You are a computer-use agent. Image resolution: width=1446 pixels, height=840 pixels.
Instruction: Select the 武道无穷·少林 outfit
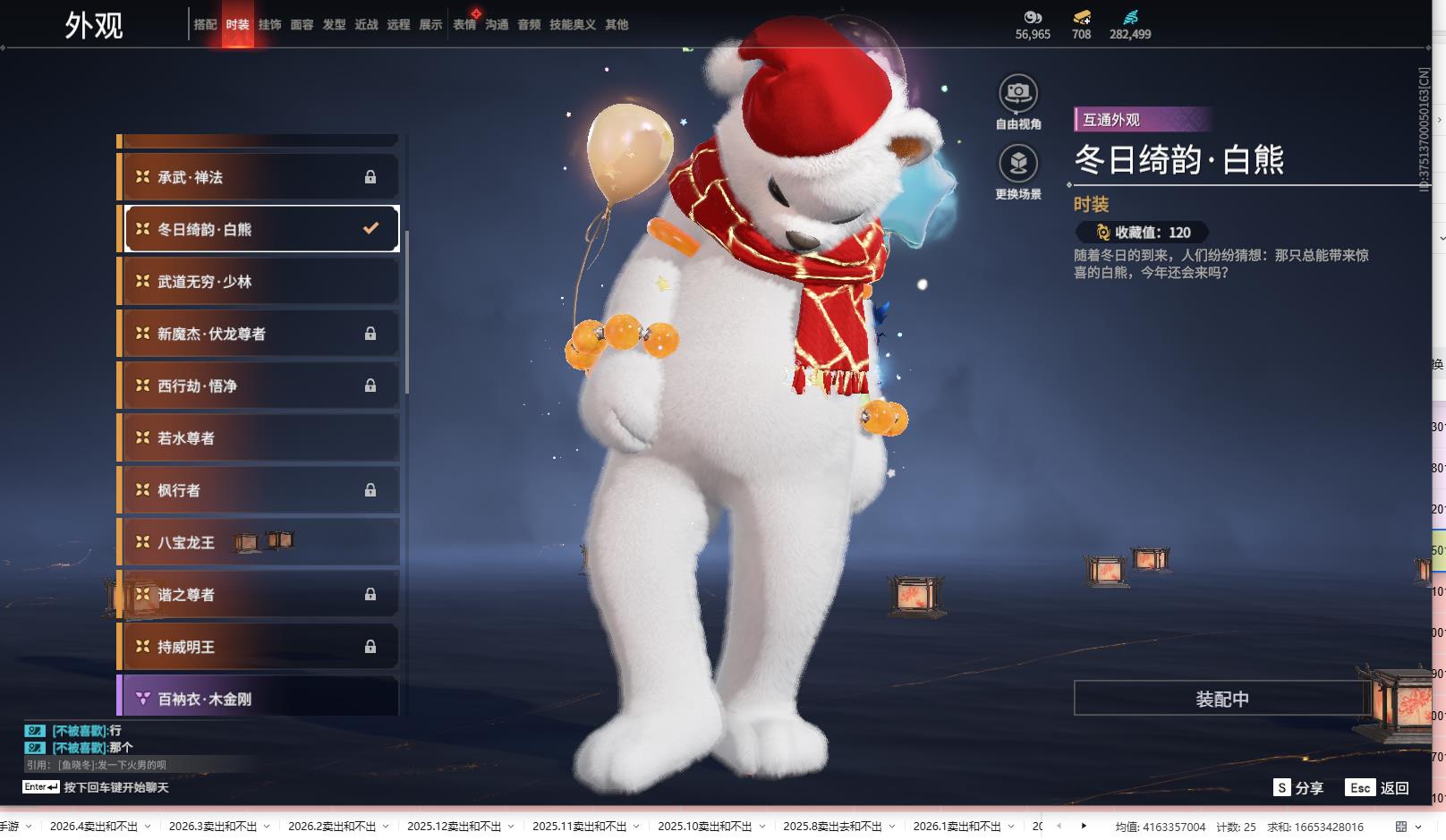259,282
